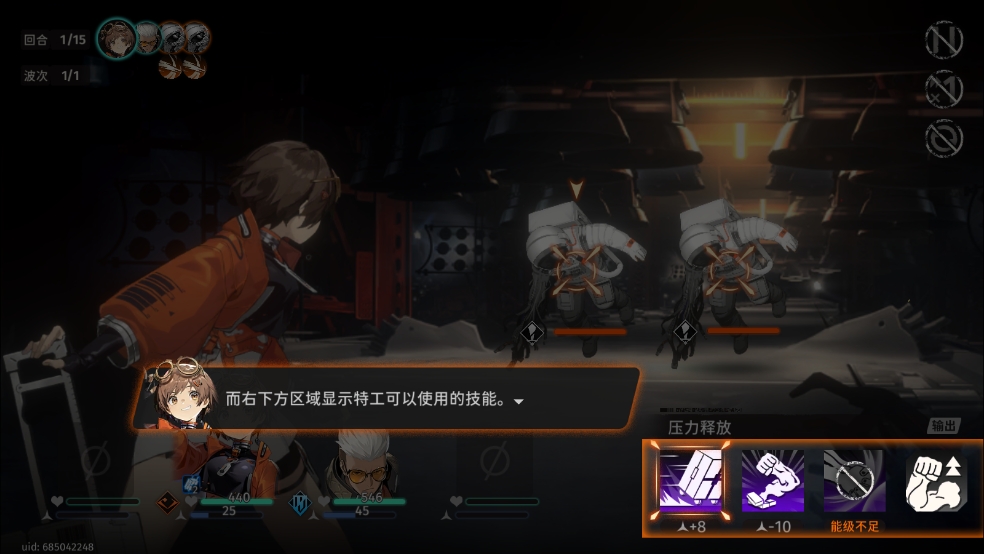Viewport: 984px width, 554px height.
Task: Toggle the crossed-out circle icon at right edge
Action: tap(943, 138)
